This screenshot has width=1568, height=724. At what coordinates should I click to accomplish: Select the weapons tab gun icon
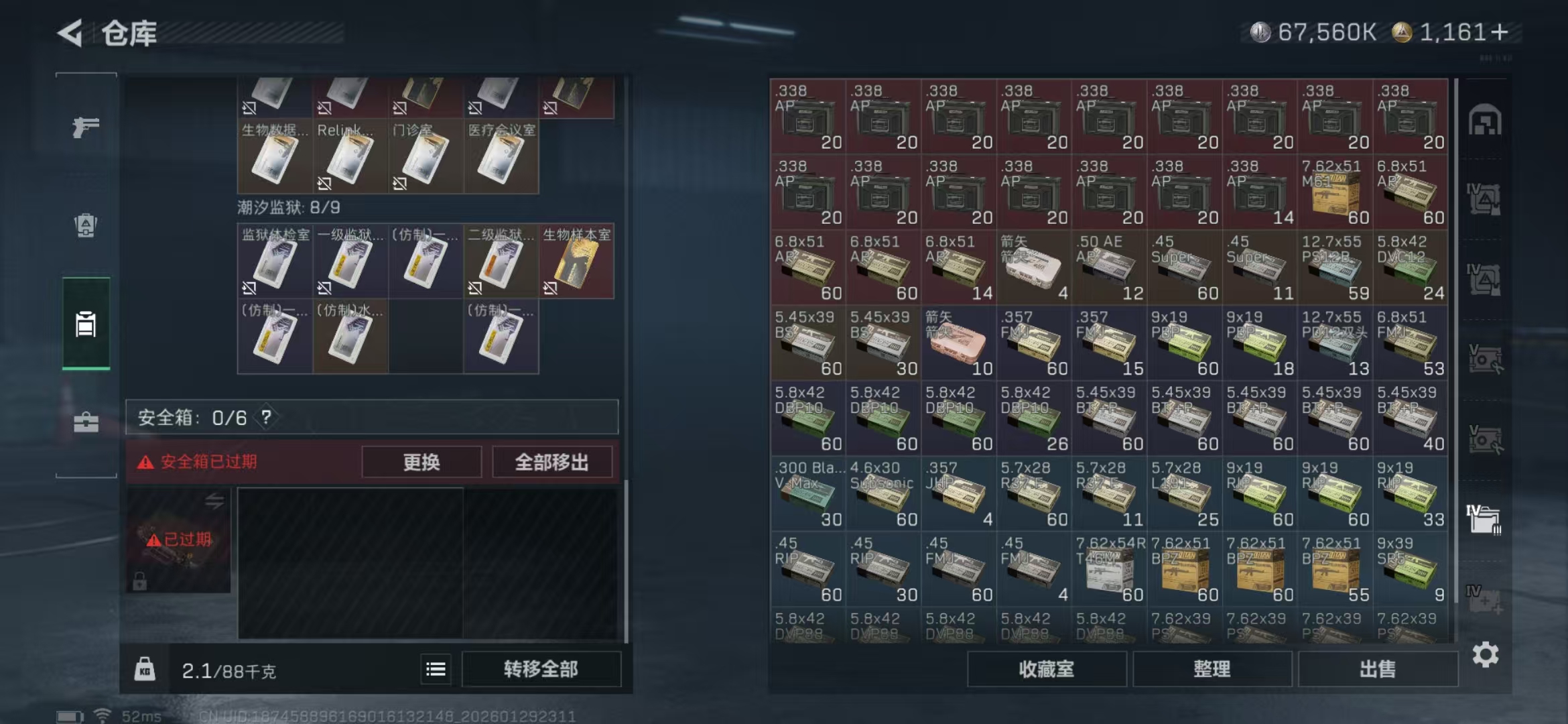tap(85, 126)
